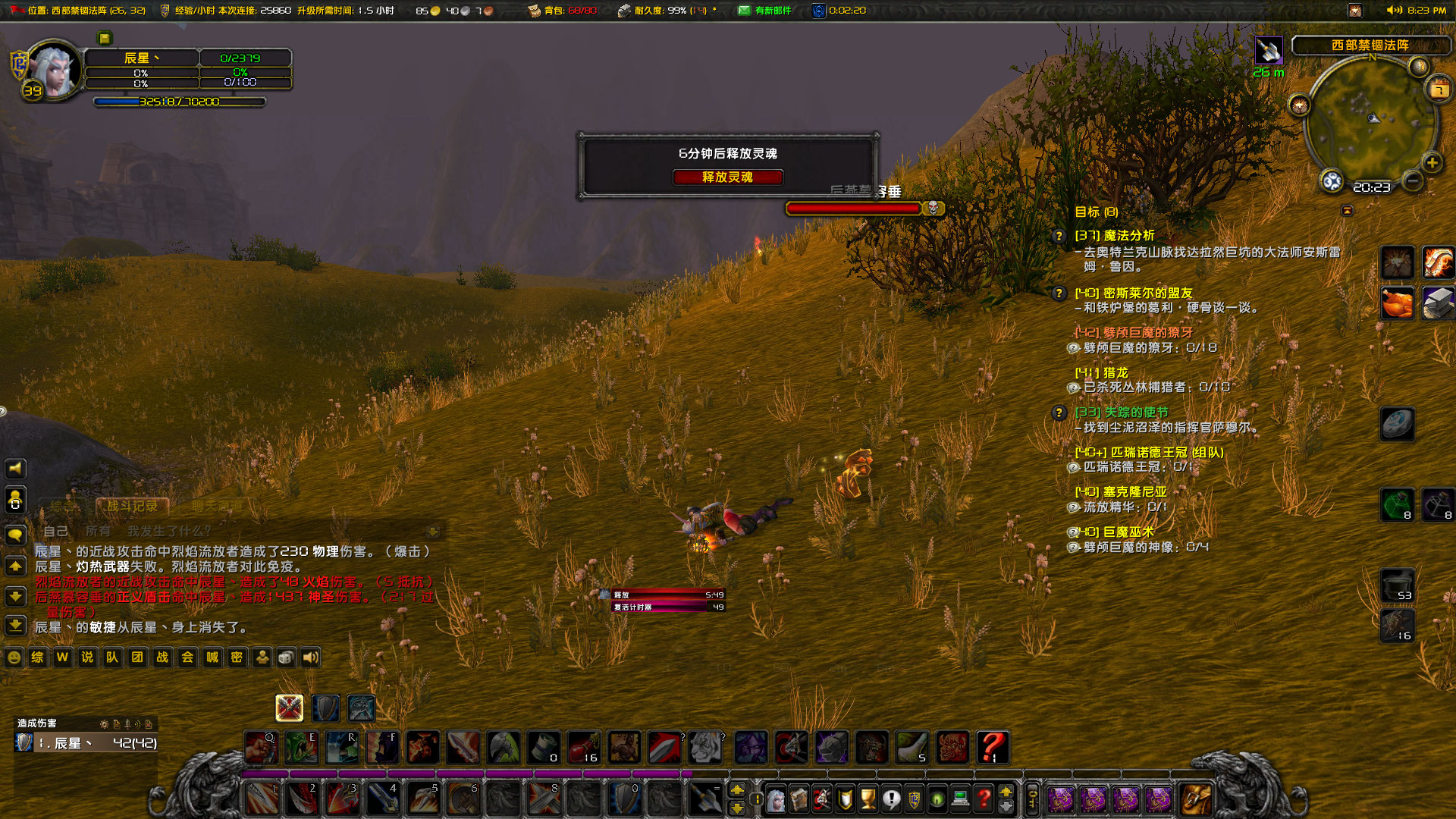
Task: Click the minimap zoom-in plus control
Action: 1432,162
